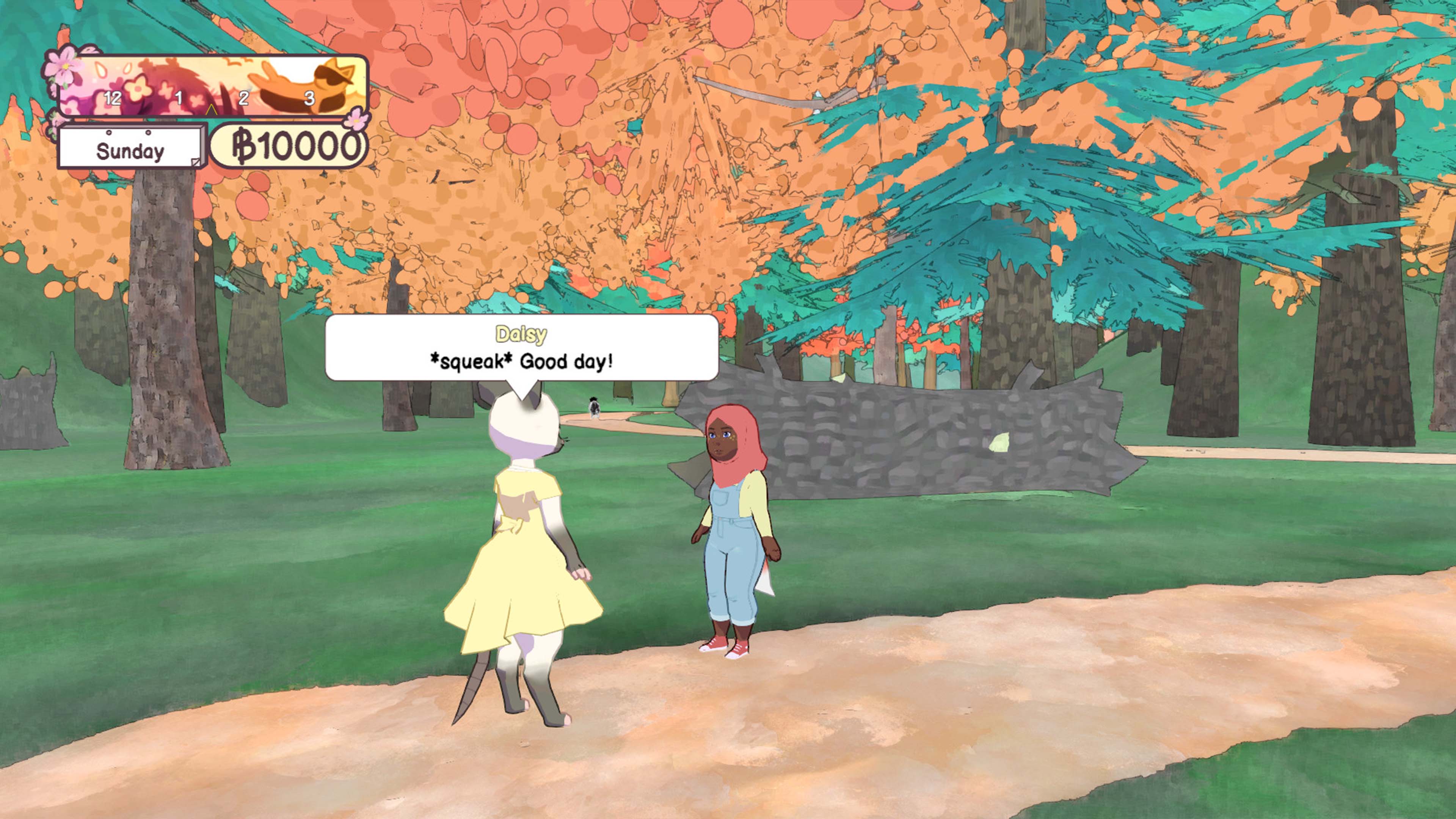Click the Sunday day display
Image resolution: width=1456 pixels, height=819 pixels.
130,151
